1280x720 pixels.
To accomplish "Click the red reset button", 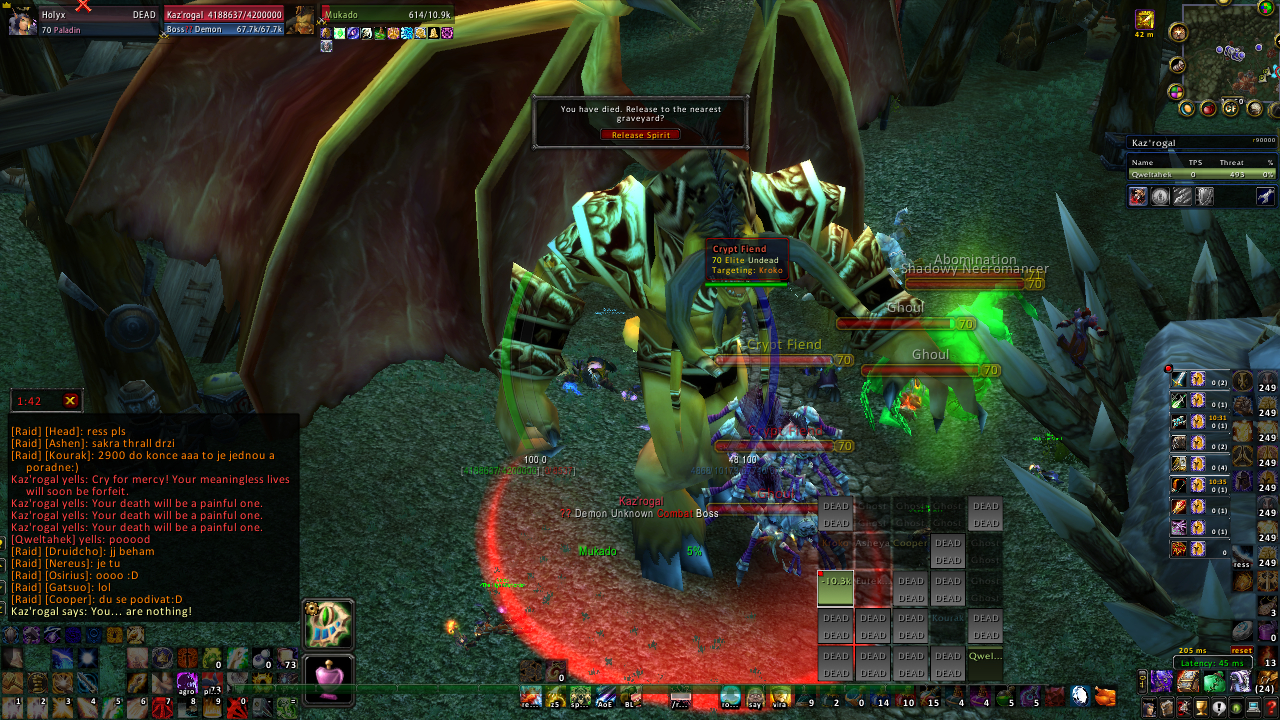I will point(1242,651).
